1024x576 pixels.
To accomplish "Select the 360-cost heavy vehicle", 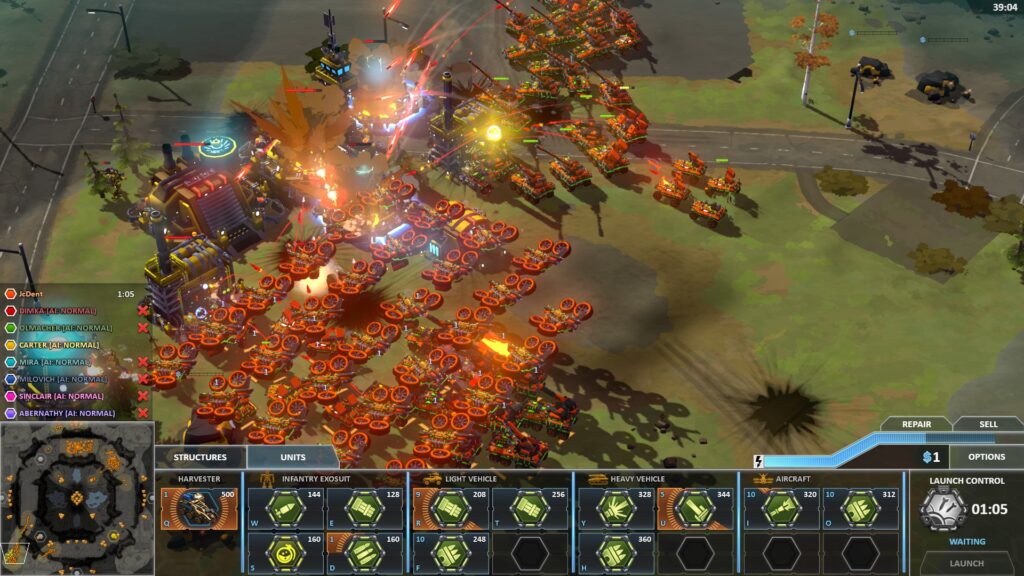I will 615,552.
